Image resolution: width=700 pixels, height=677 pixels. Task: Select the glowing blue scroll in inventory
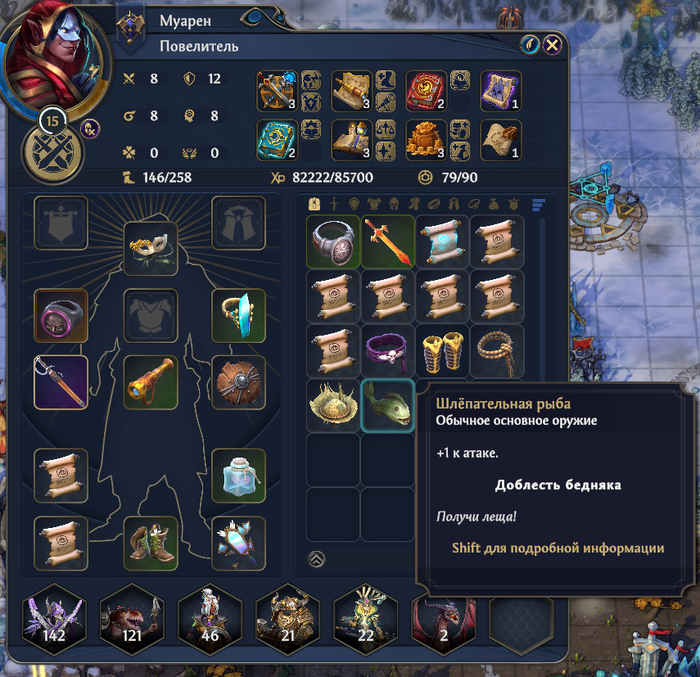tap(442, 241)
